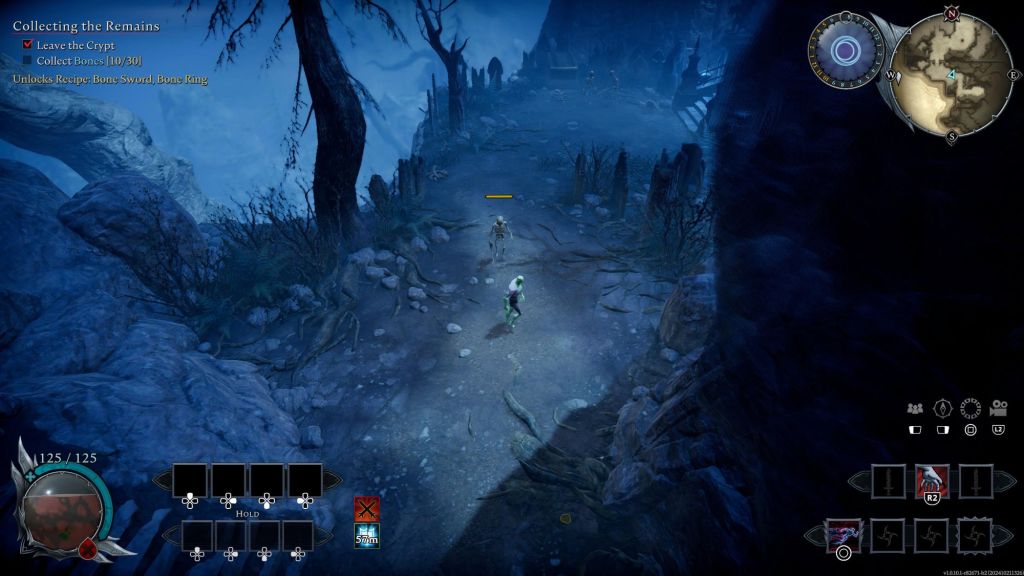Open the radial action wheel icon
This screenshot has height=576, width=1024.
coord(970,408)
